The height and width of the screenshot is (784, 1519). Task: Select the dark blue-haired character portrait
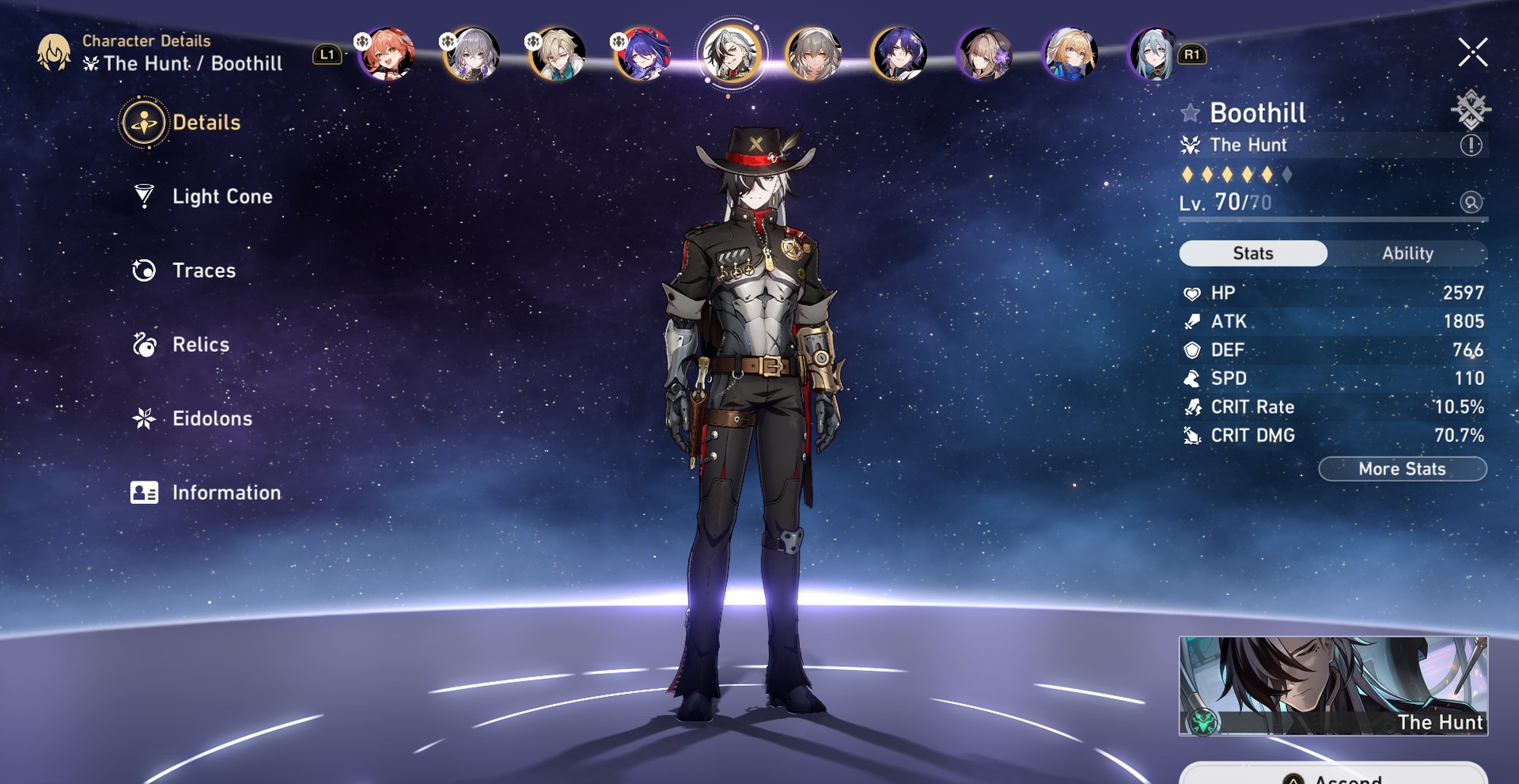point(899,54)
